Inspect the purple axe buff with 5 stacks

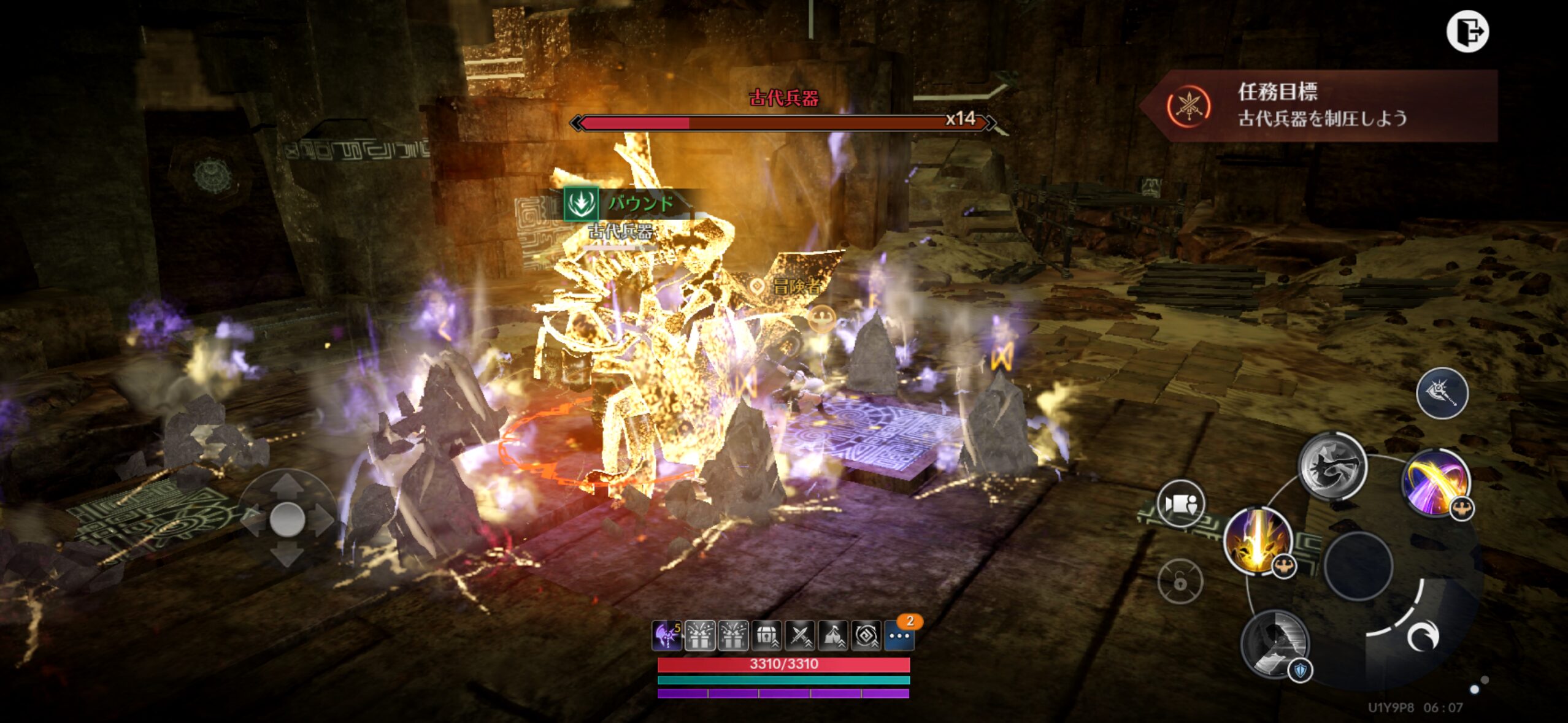pos(666,636)
